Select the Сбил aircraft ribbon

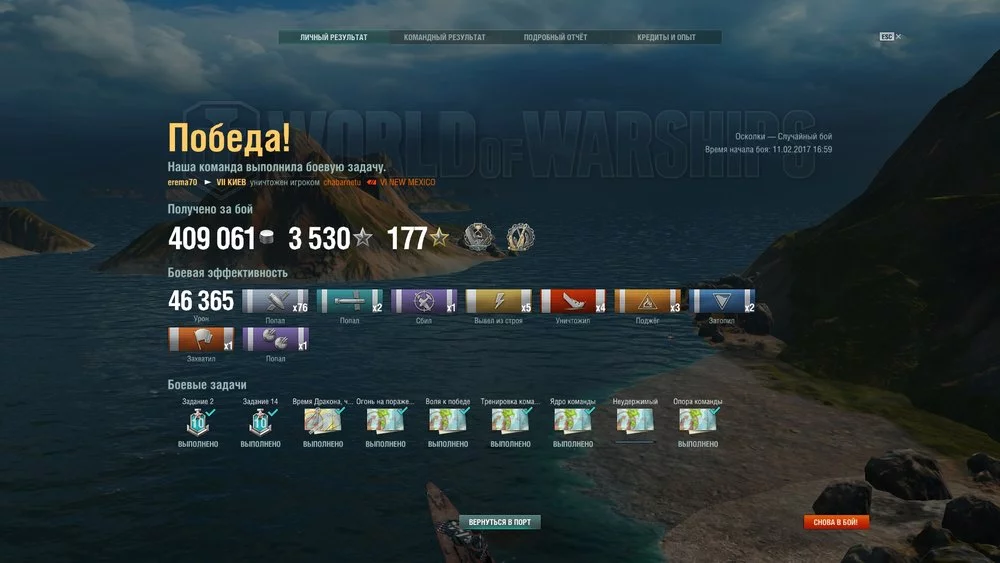point(424,301)
